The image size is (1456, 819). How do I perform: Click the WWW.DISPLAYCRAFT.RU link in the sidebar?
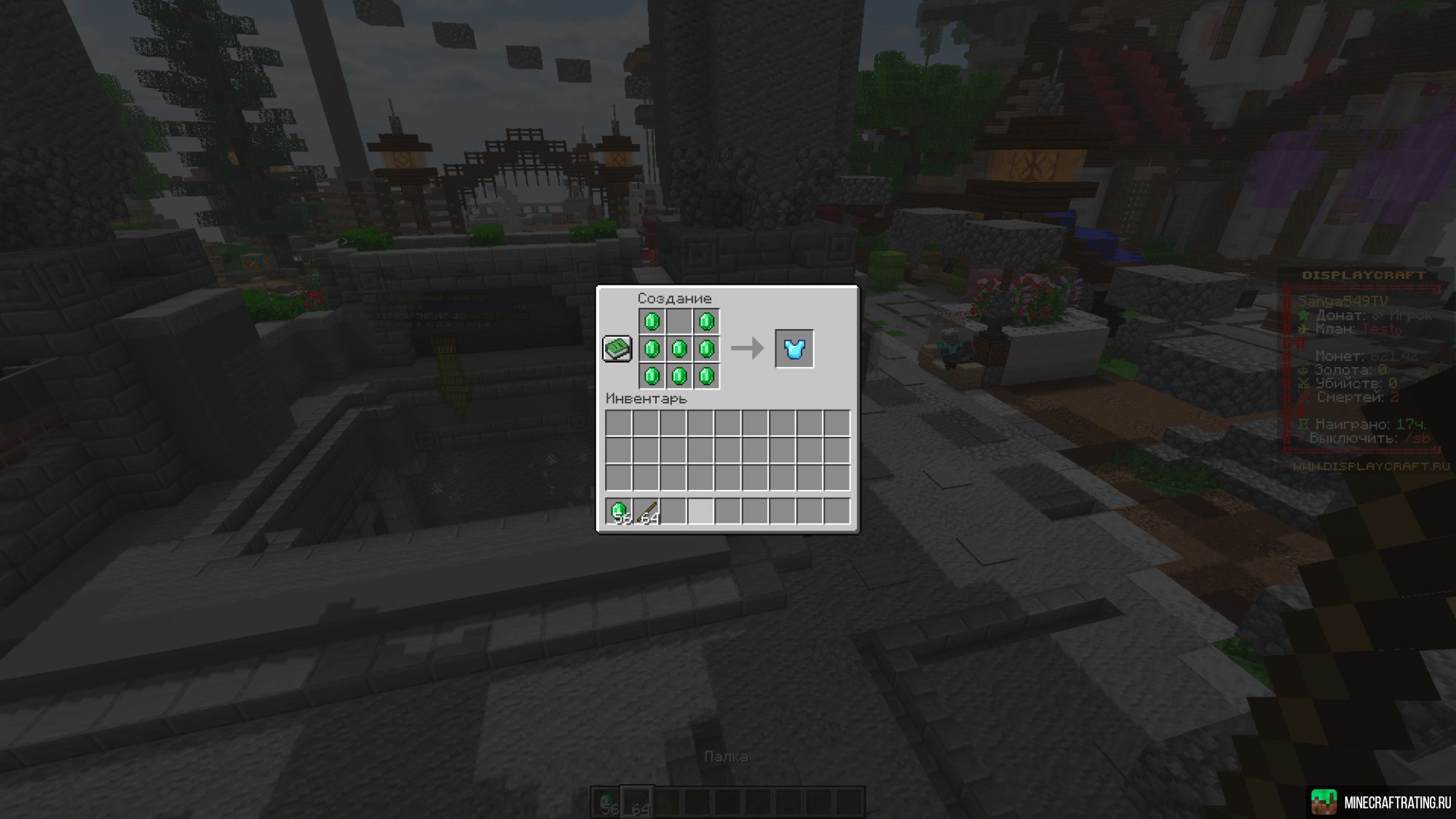coord(1369,466)
